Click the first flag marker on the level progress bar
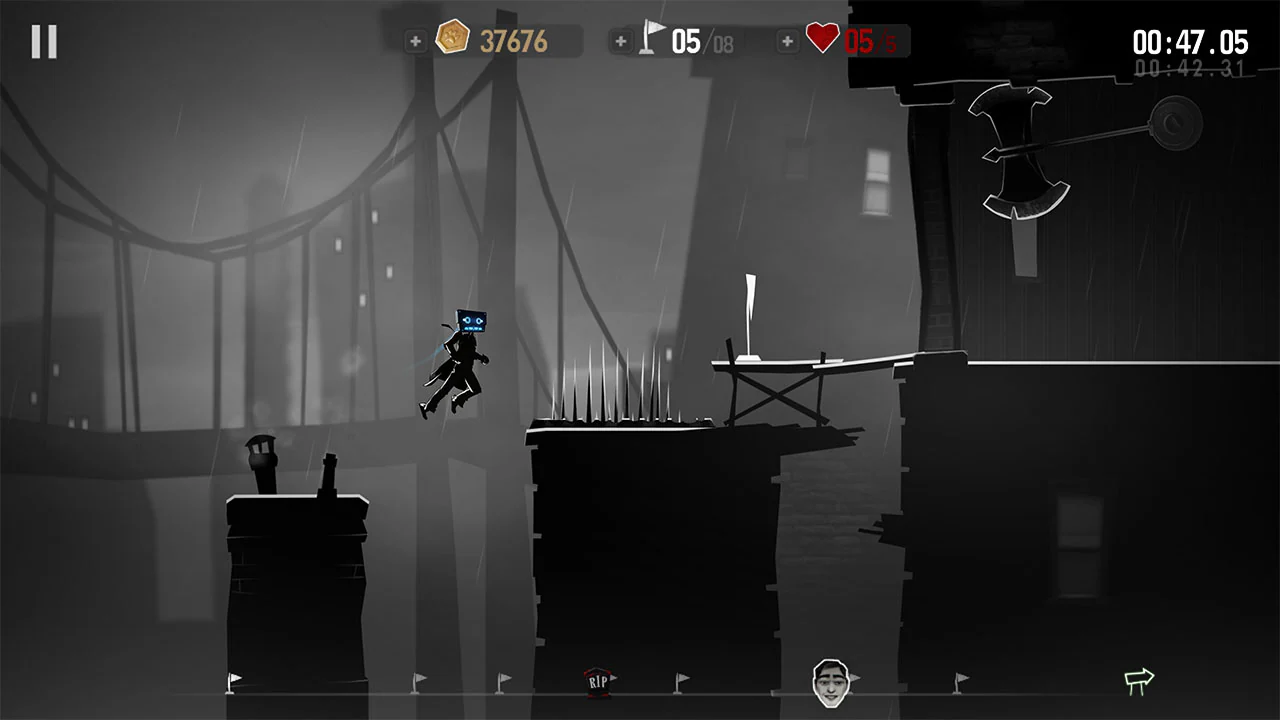This screenshot has height=720, width=1280. [233, 682]
